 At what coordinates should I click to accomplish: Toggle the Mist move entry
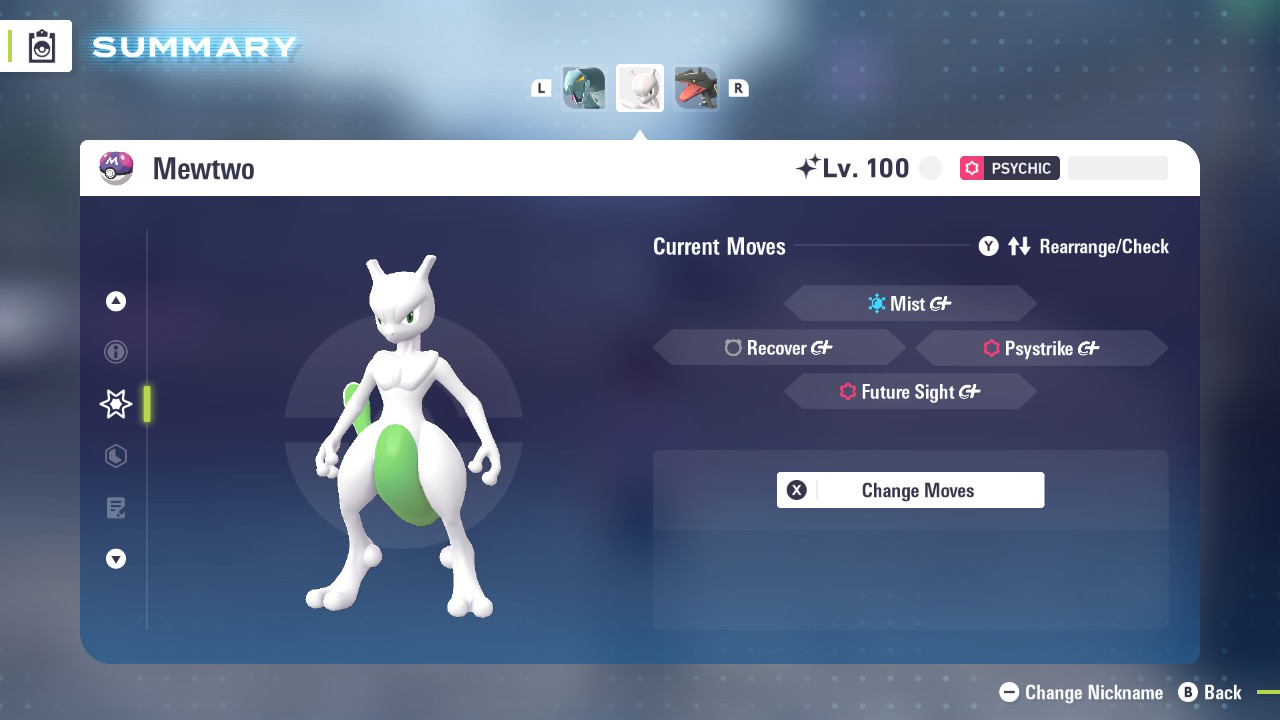910,303
